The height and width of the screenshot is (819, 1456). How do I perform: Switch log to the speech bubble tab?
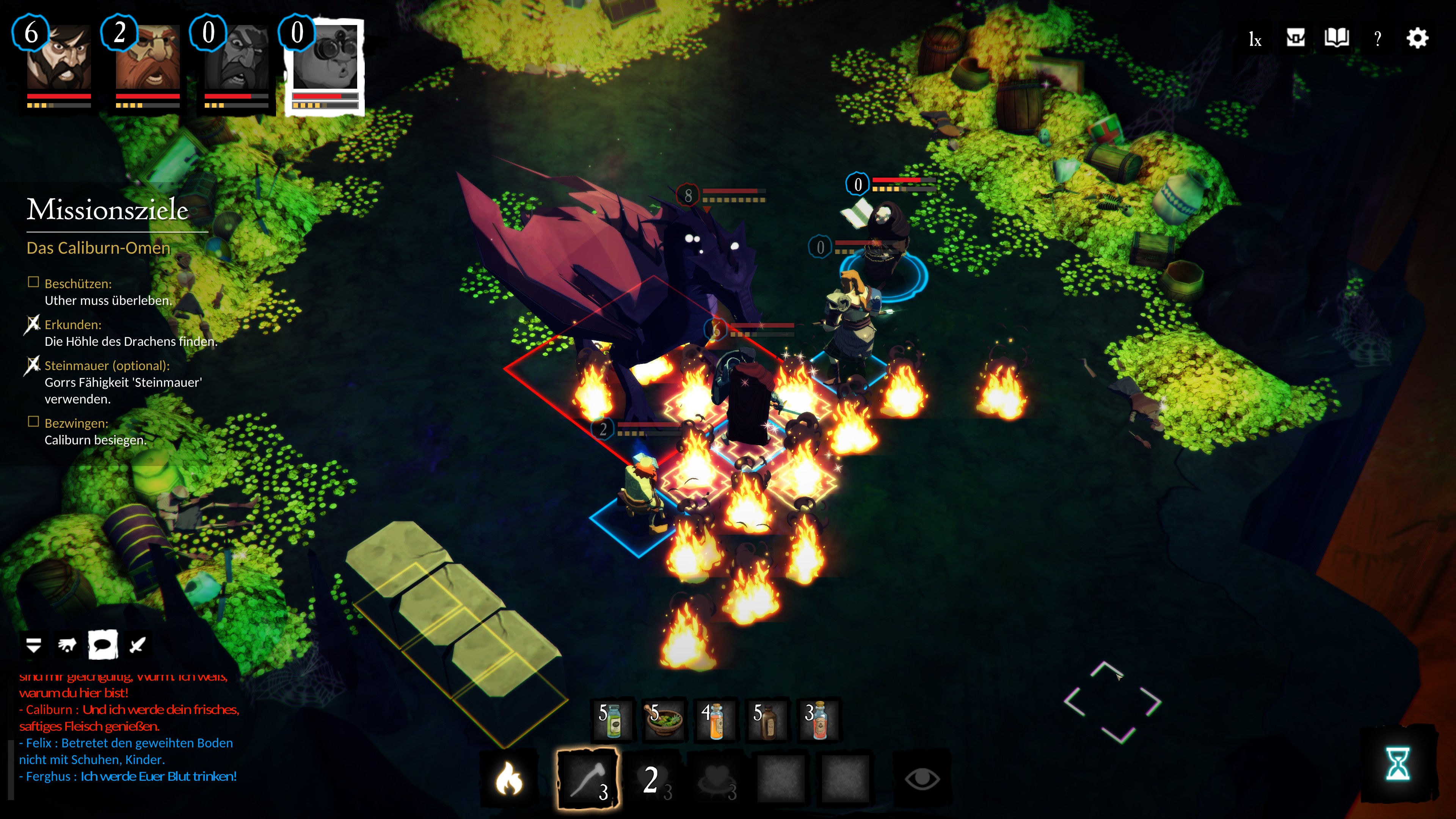[x=103, y=645]
